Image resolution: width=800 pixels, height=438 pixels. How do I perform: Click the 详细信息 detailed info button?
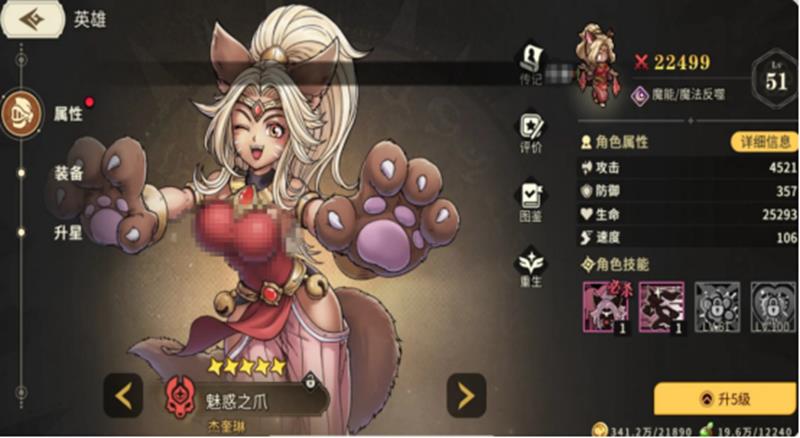coord(764,142)
